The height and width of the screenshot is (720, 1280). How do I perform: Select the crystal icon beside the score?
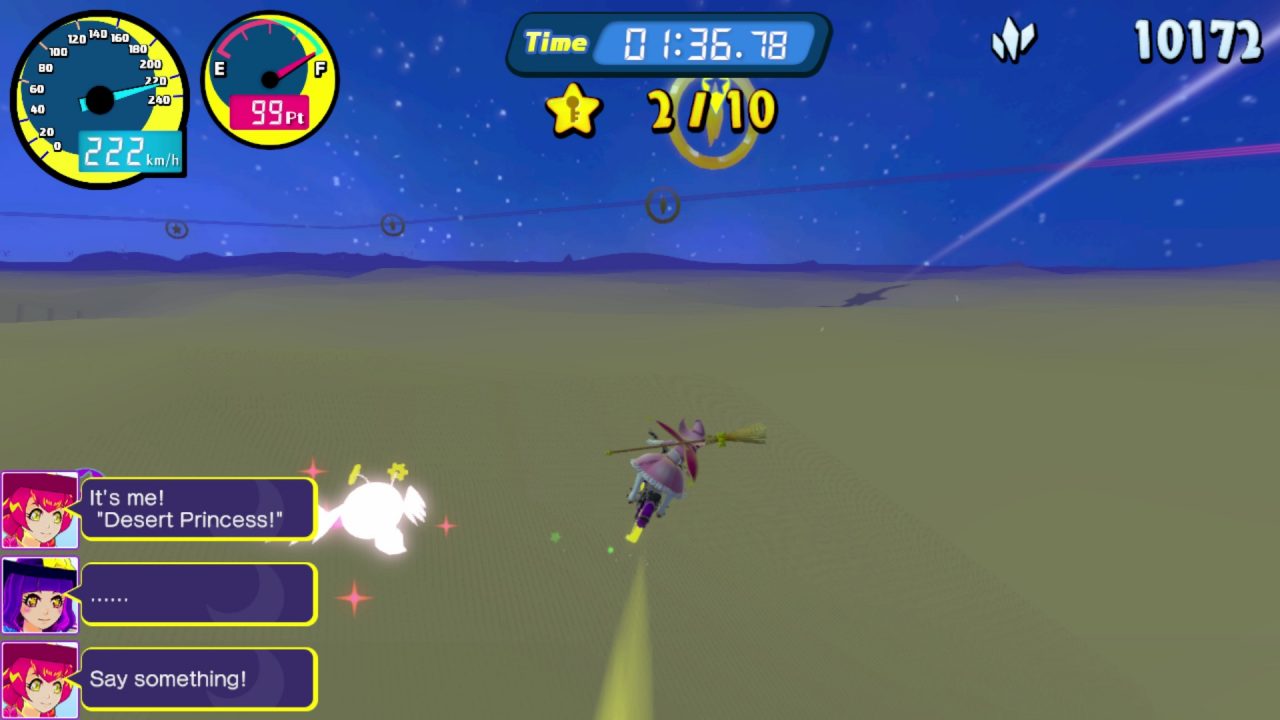click(1013, 43)
